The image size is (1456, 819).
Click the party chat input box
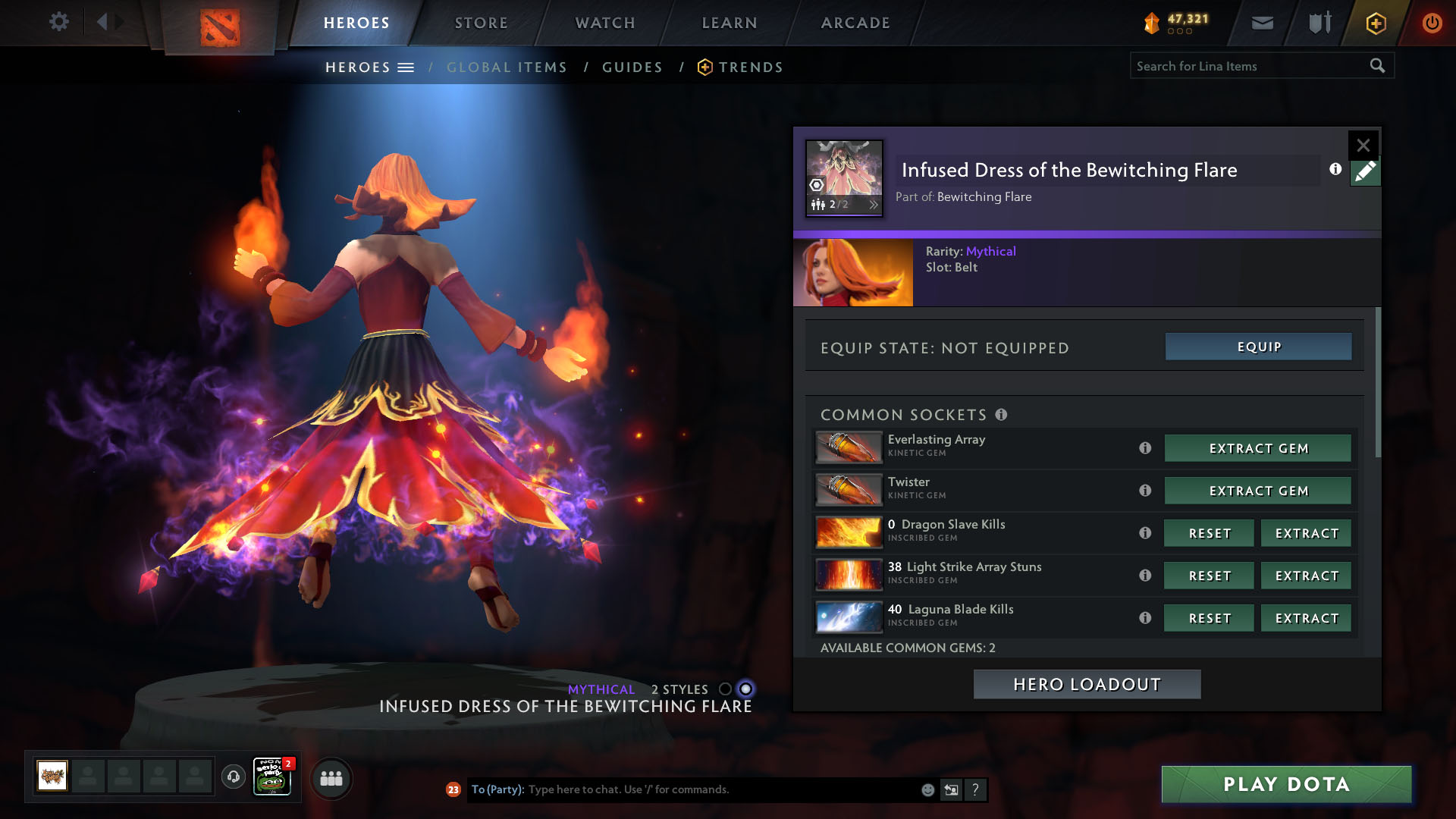[720, 789]
